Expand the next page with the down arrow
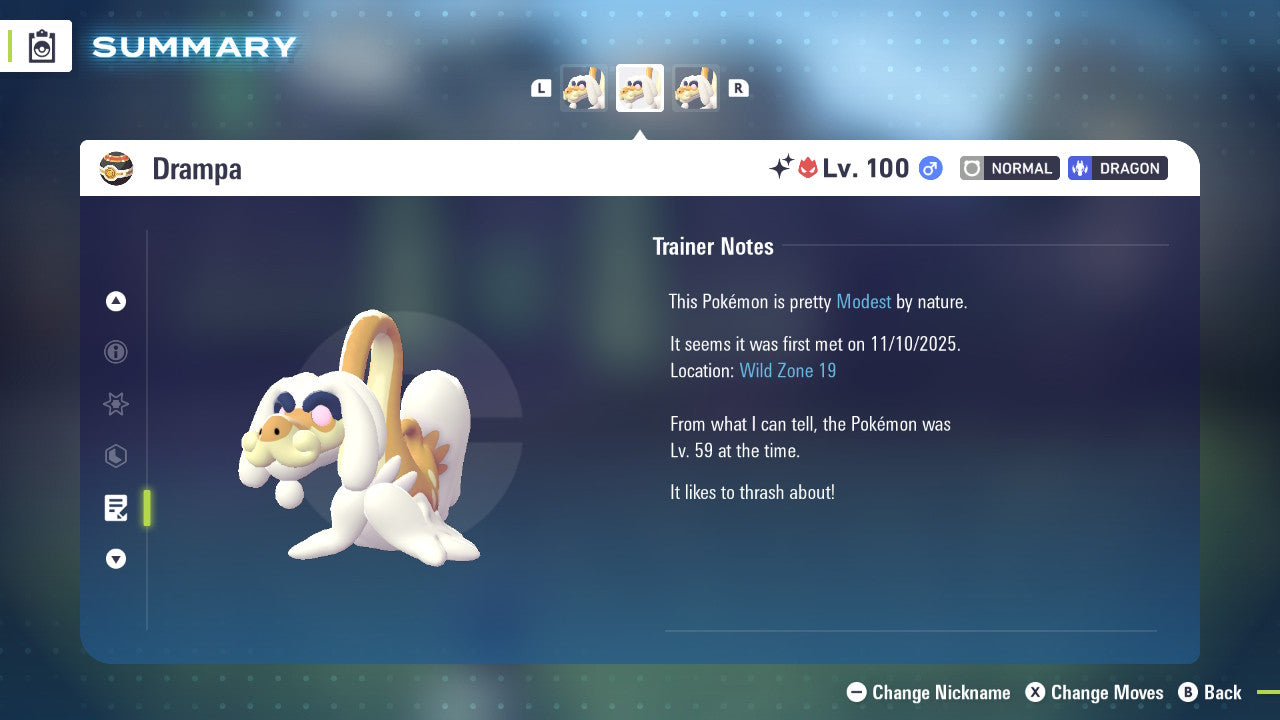 point(115,559)
